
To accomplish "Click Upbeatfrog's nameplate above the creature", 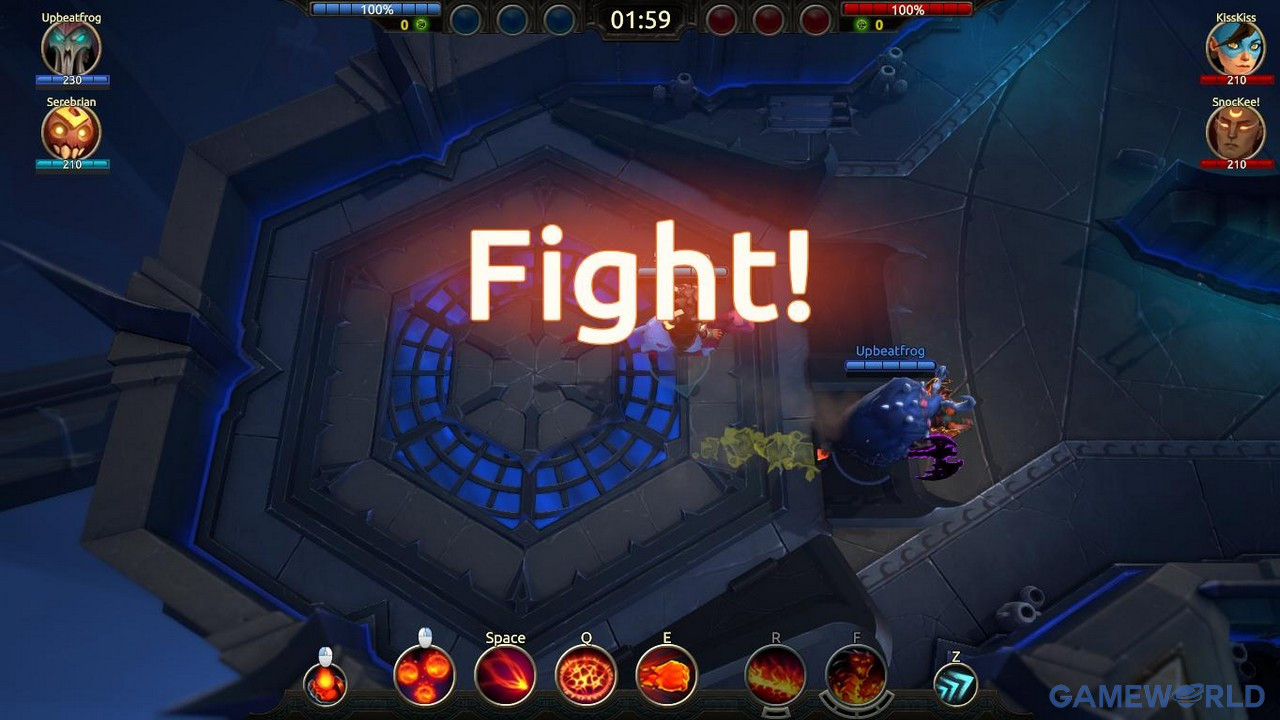I will coord(889,351).
